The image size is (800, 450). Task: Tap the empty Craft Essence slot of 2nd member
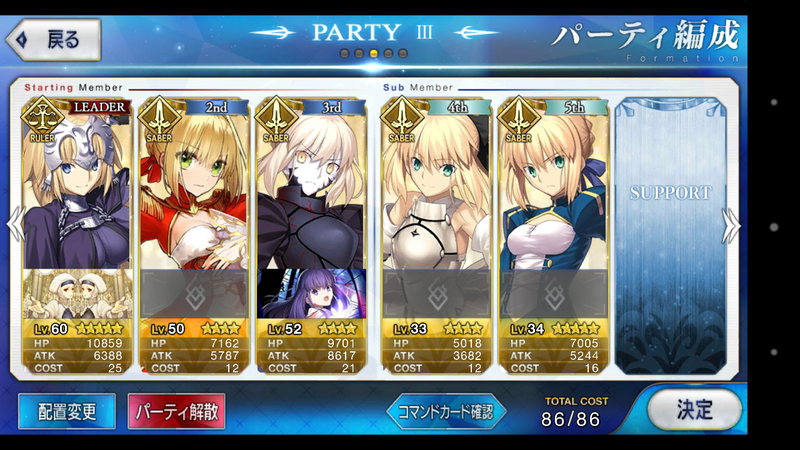[x=194, y=292]
